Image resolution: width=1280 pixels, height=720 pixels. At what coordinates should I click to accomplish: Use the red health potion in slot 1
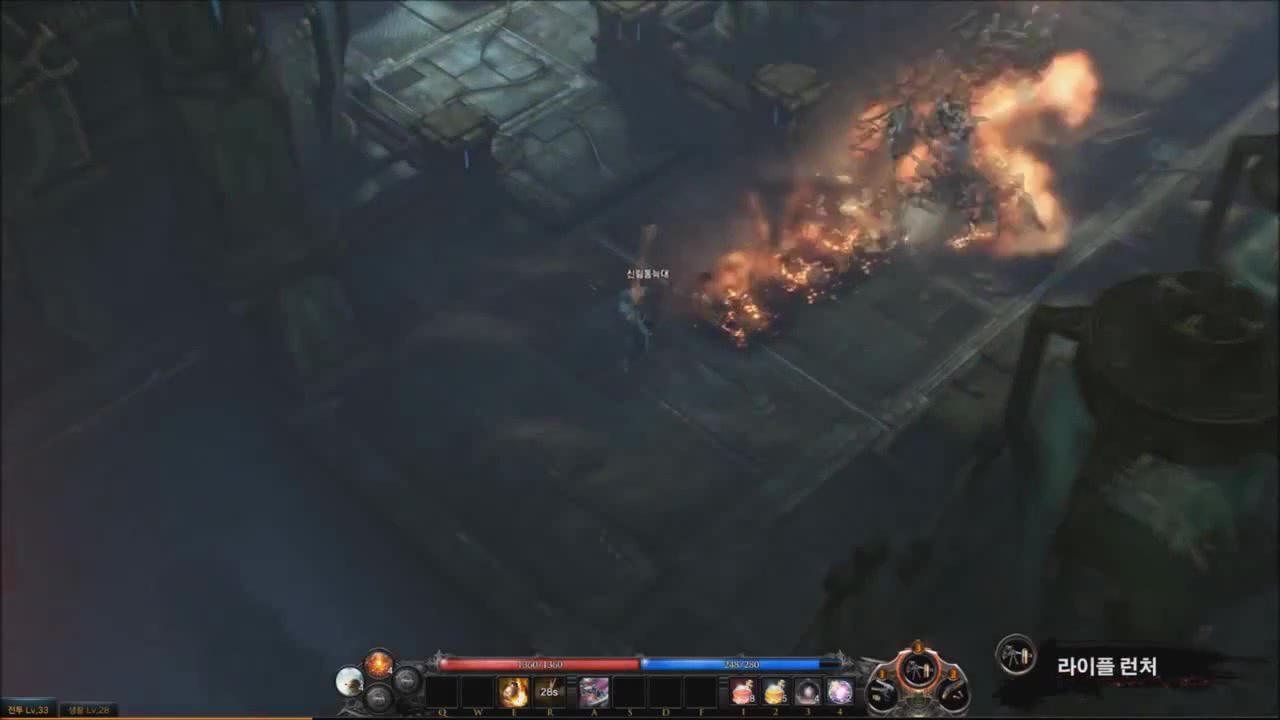click(741, 690)
